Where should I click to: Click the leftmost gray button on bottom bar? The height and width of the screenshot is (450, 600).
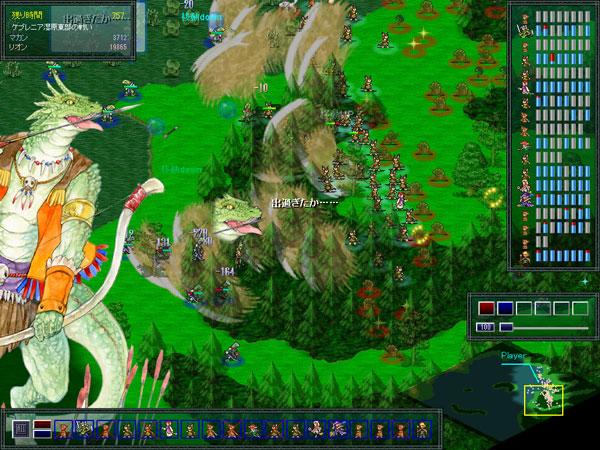click(x=21, y=429)
